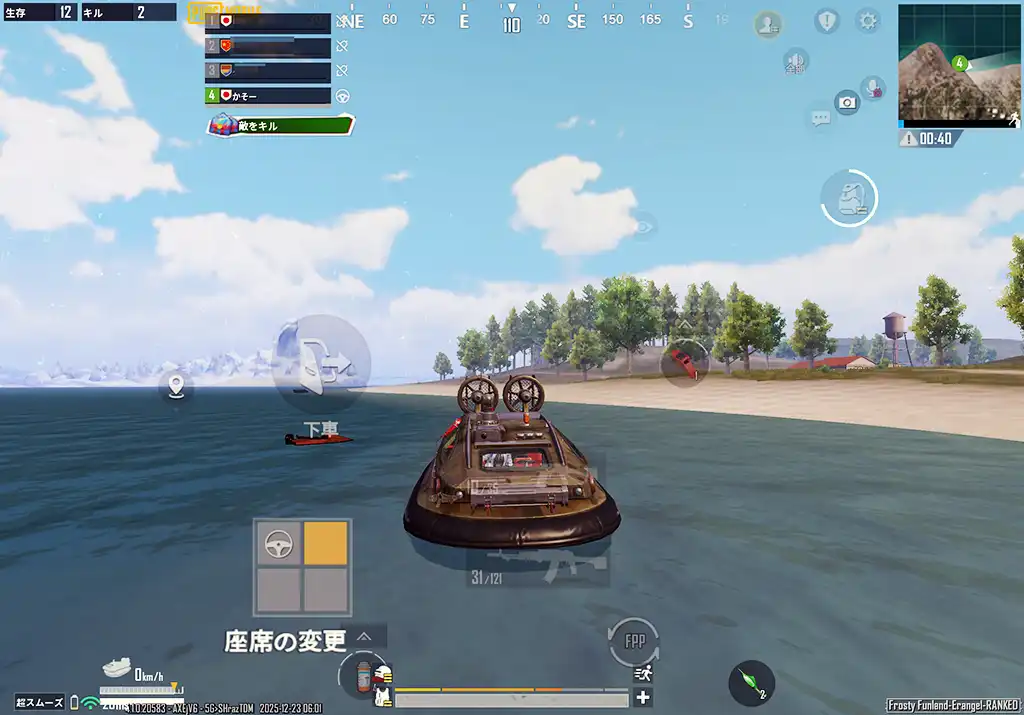
Task: Select the highlighted yellow seat
Action: click(326, 544)
